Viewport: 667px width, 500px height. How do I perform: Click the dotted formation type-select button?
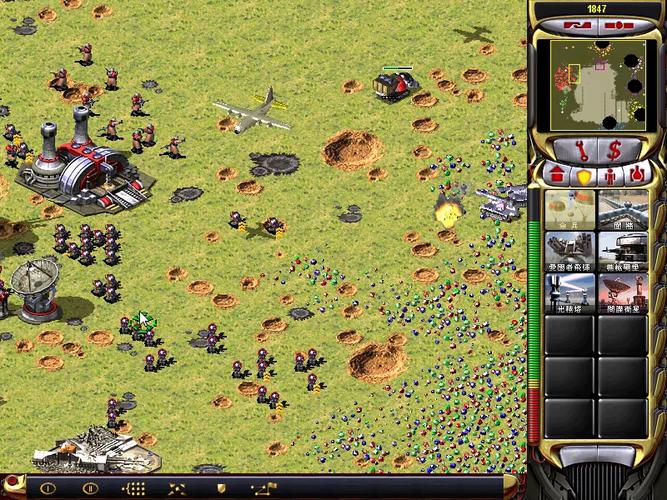(x=133, y=489)
